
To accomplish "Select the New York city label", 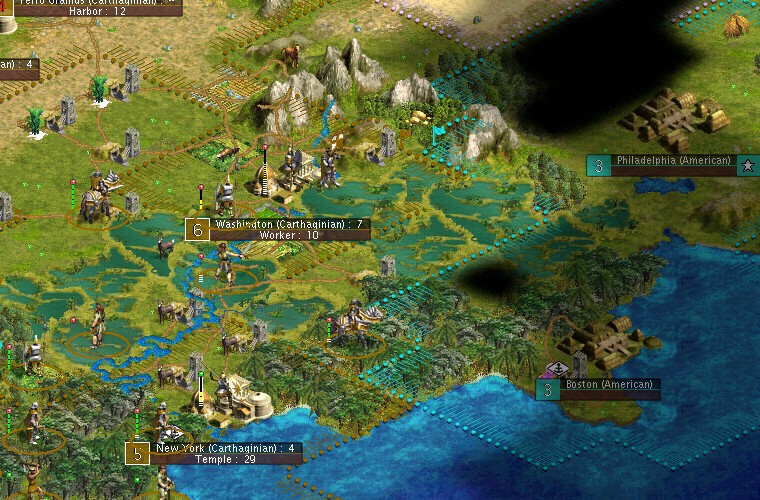I will coord(225,453).
